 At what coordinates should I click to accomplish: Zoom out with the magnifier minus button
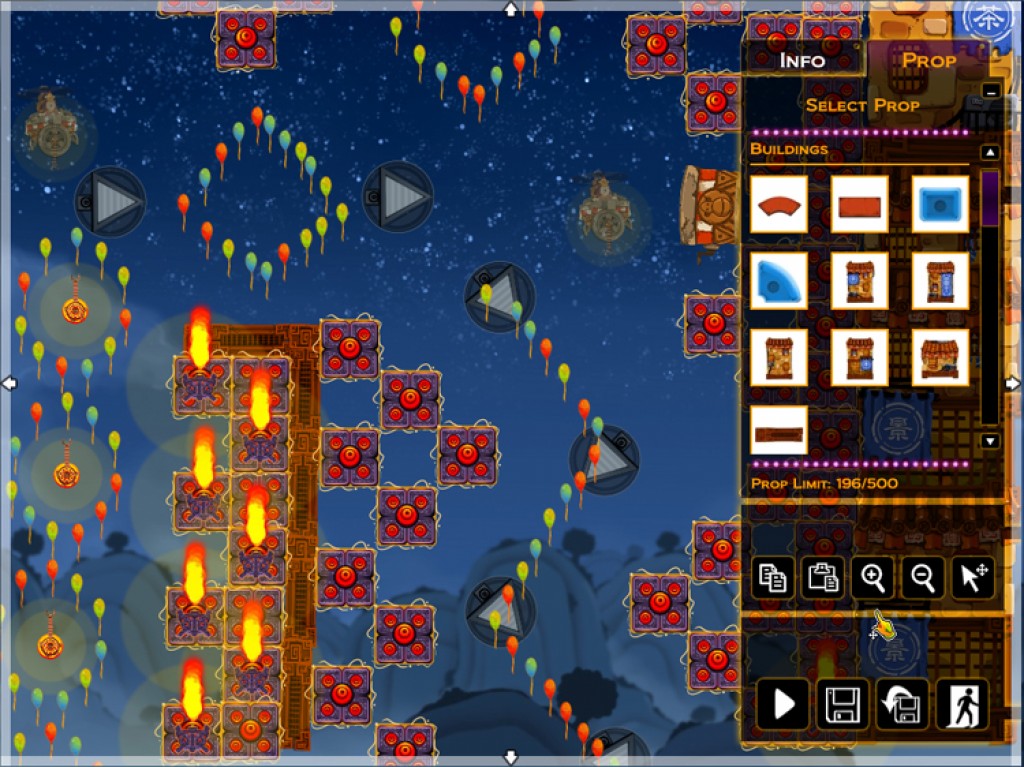922,578
